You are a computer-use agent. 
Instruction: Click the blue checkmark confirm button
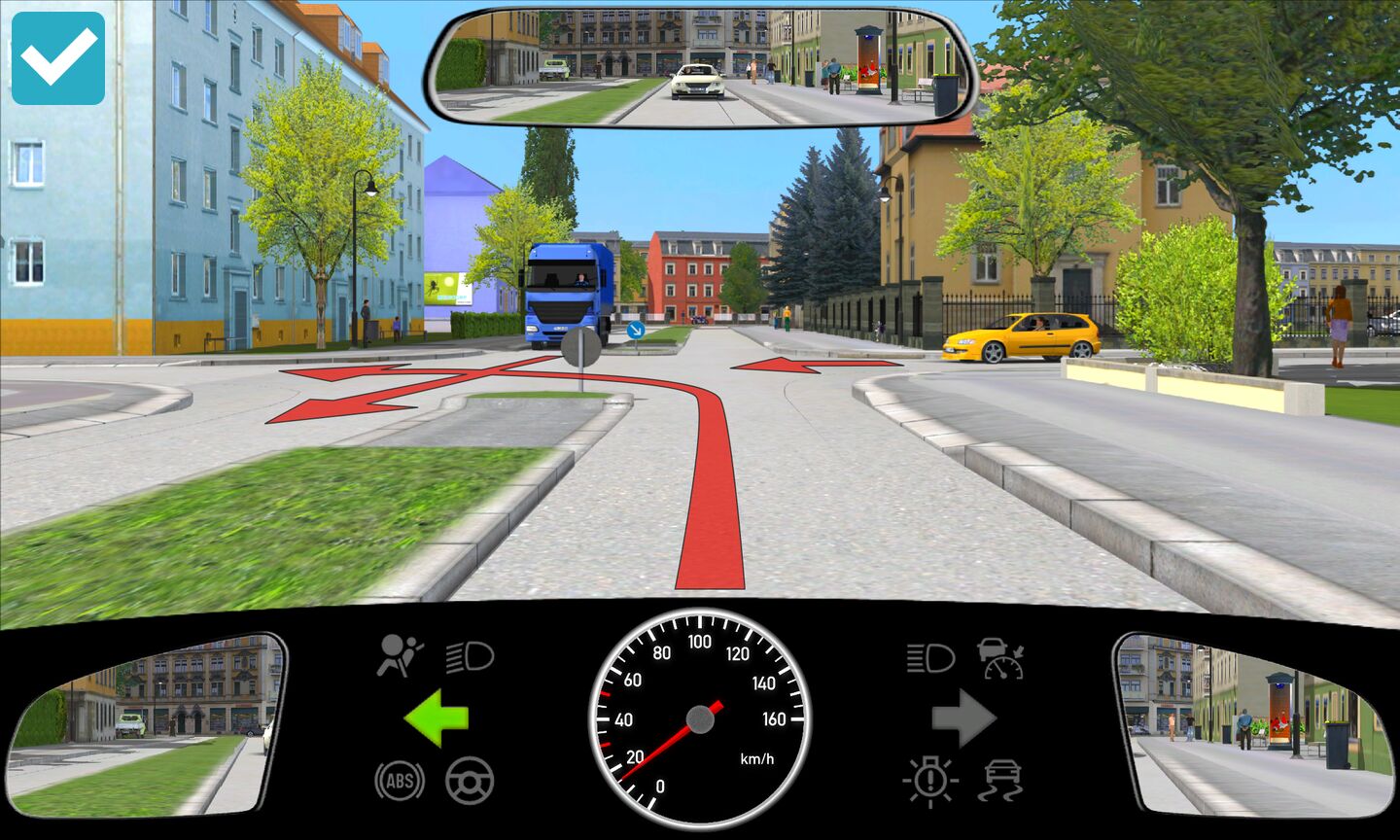[58, 58]
